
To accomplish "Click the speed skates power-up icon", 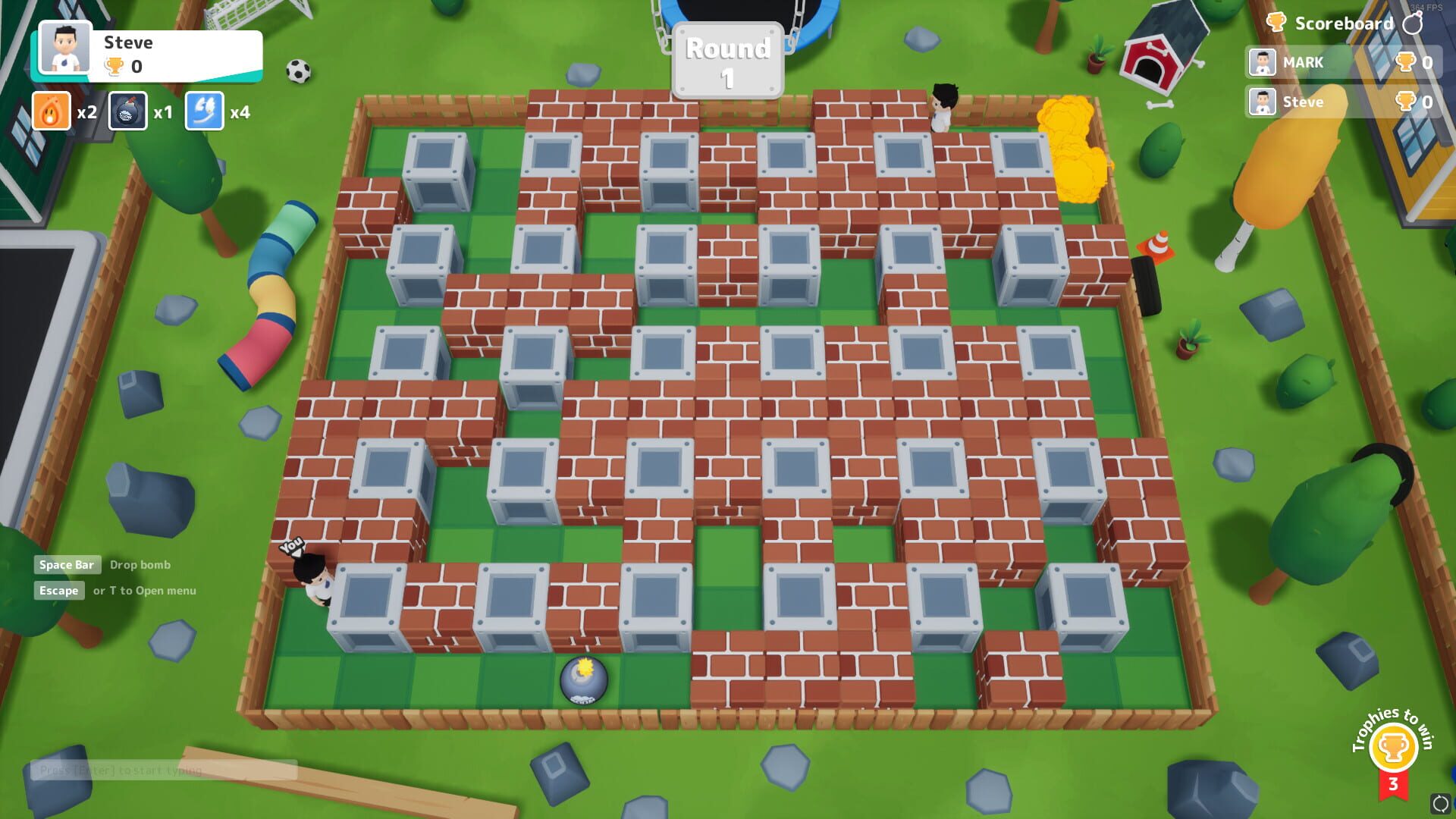I will (203, 111).
